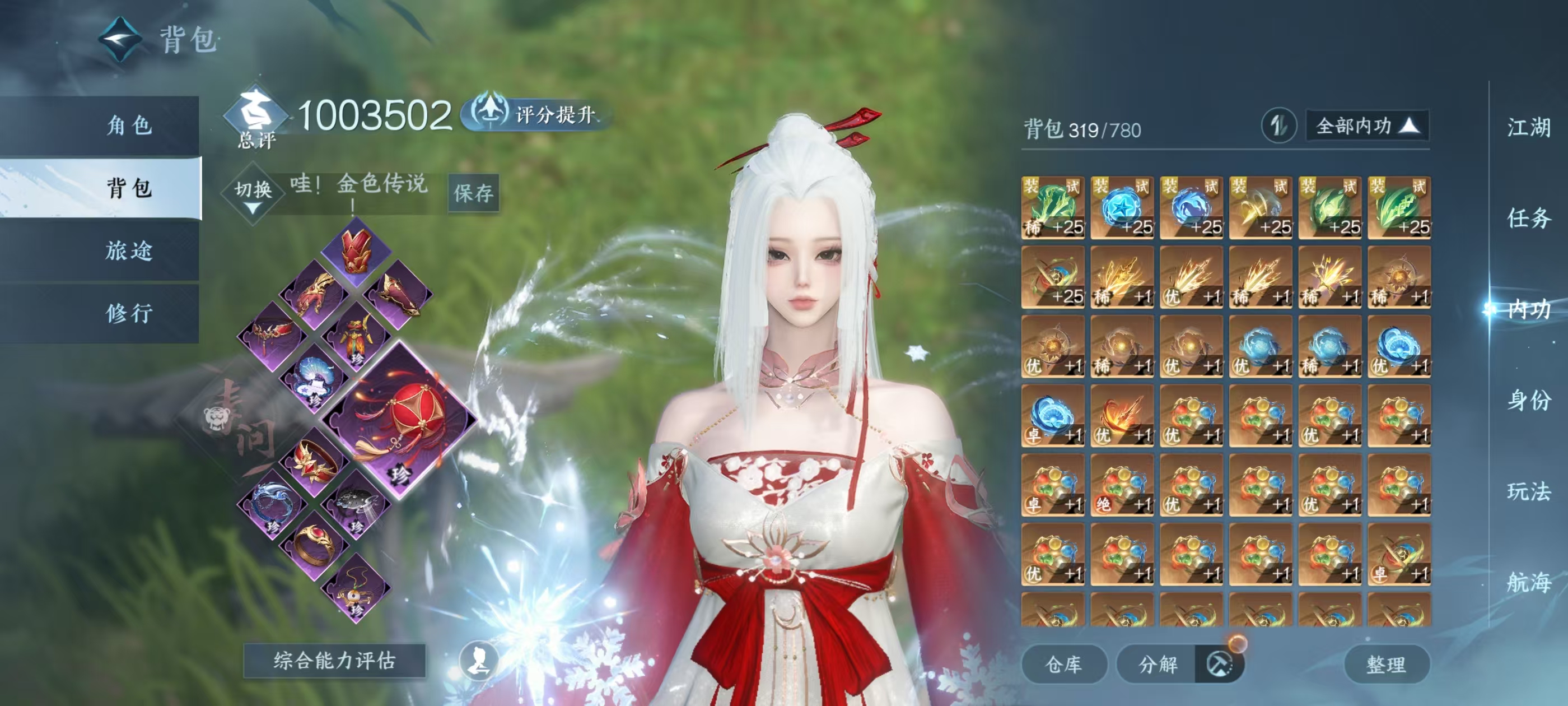
Task: Select the 修行 tab
Action: [x=129, y=313]
